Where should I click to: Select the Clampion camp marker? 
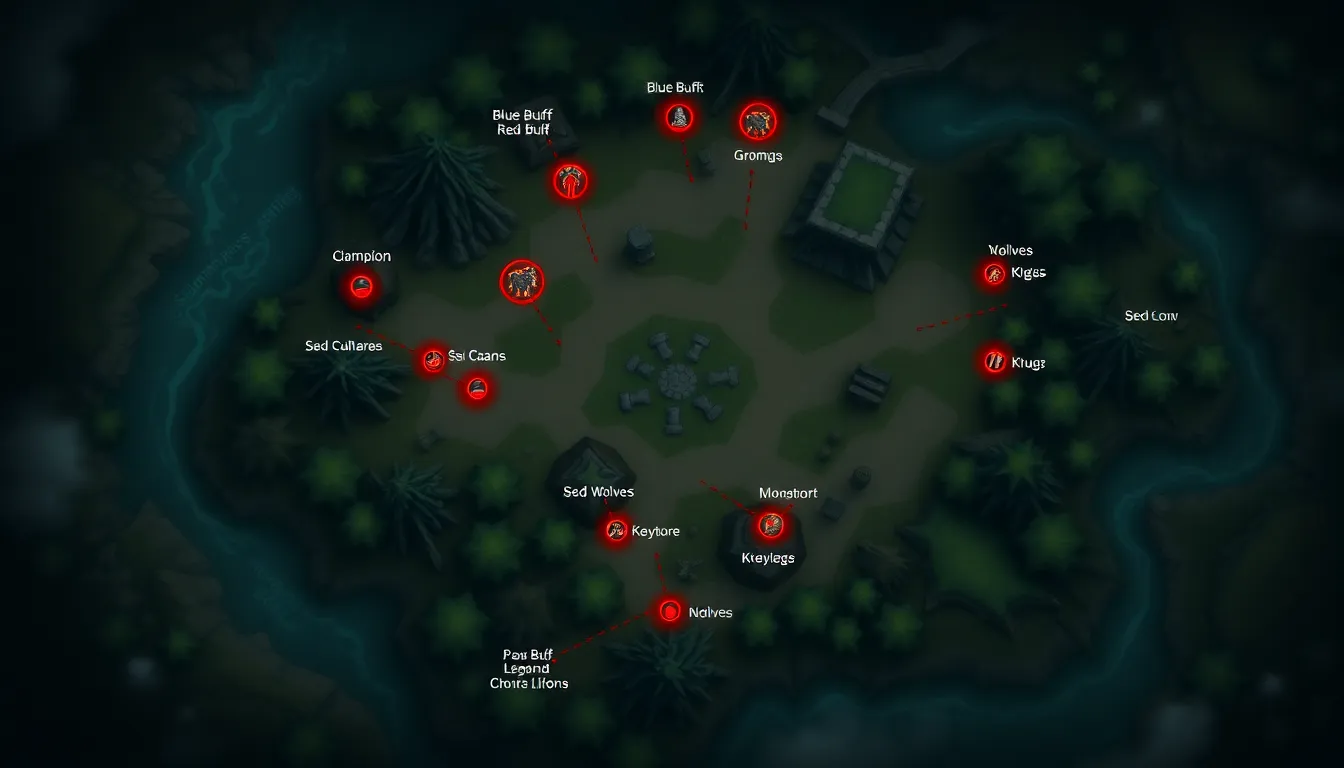click(361, 288)
